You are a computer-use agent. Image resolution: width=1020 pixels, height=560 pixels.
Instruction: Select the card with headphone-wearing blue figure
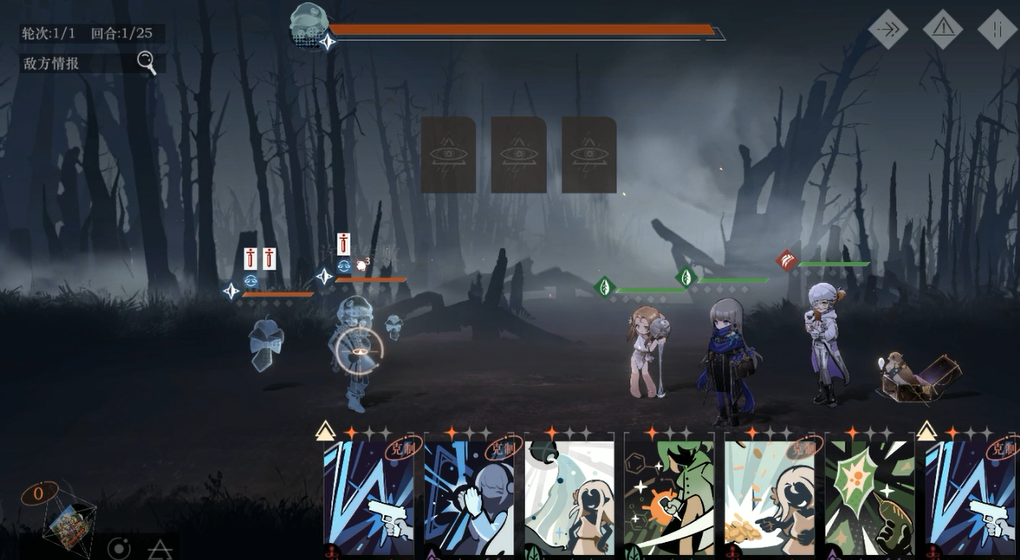[x=469, y=497]
